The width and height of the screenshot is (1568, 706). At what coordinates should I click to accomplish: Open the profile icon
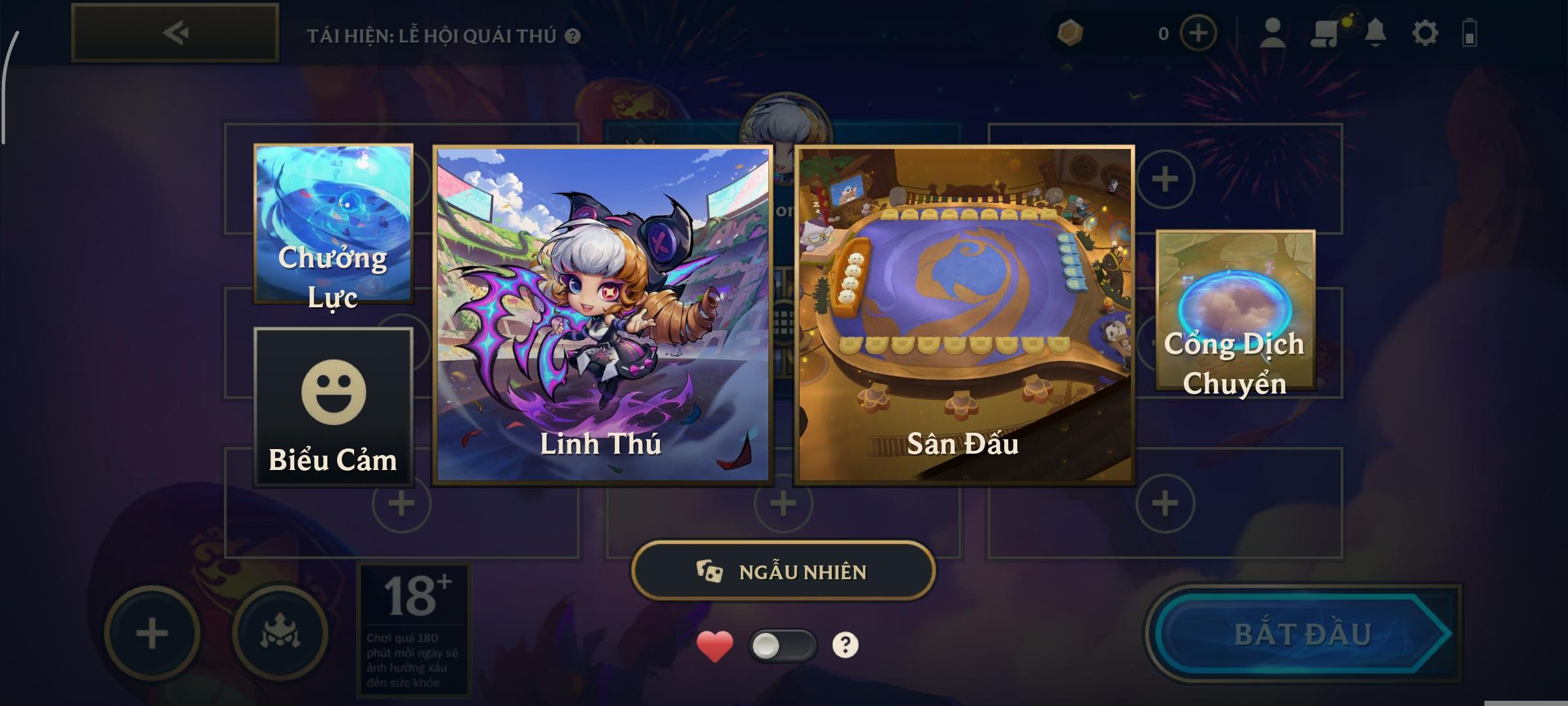1272,33
